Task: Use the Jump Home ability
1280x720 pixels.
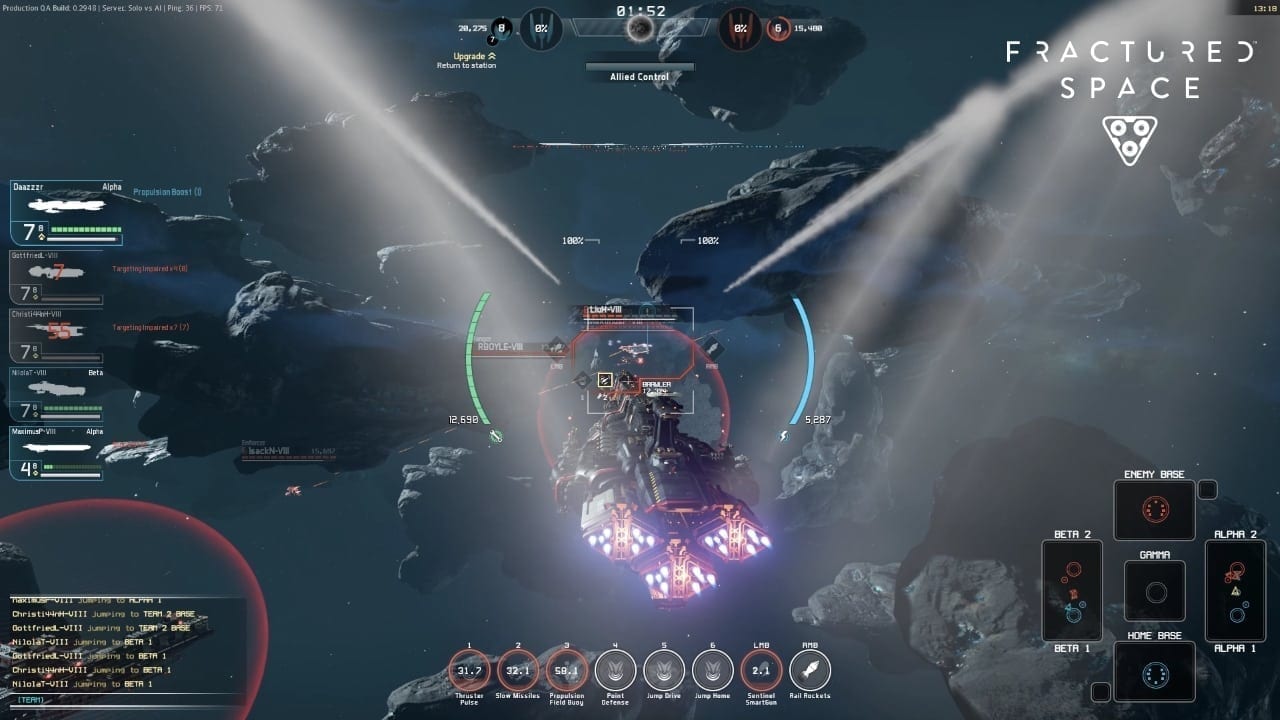Action: [712, 670]
